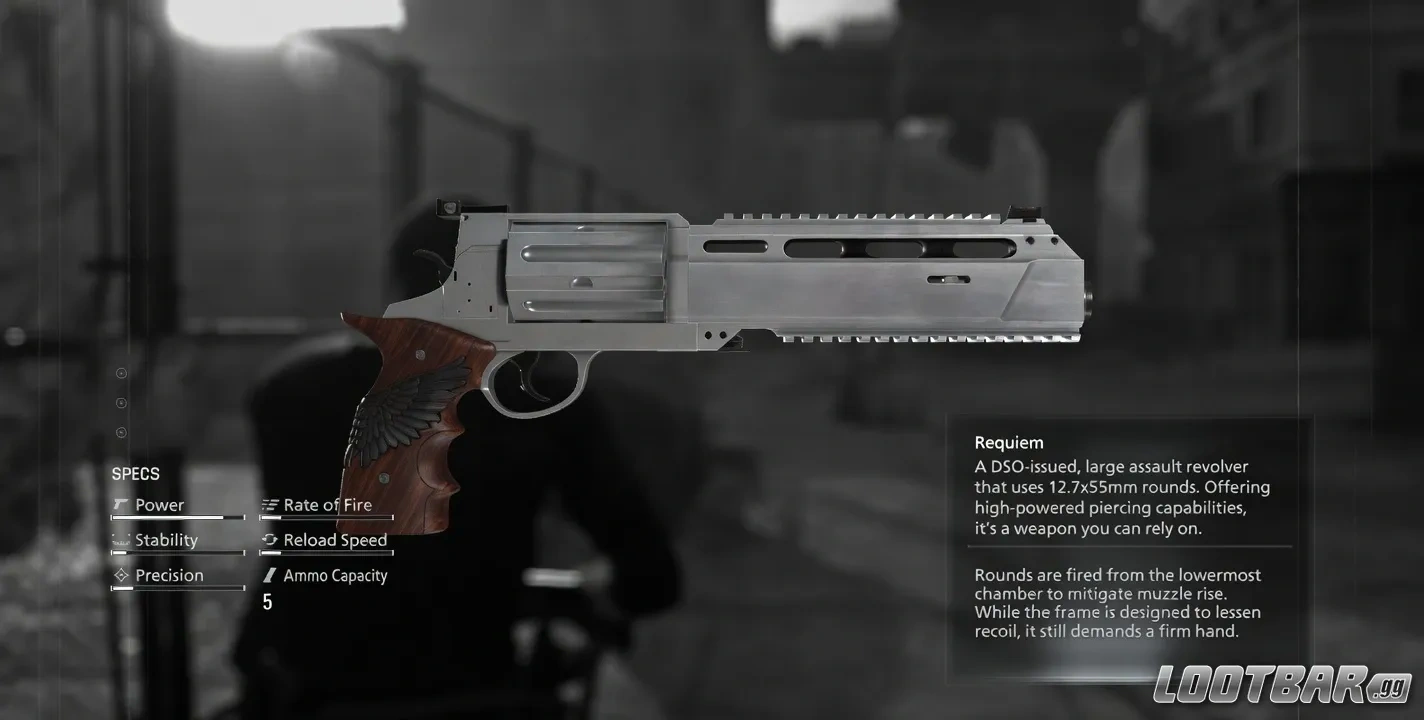Select the Power stat pistol icon
The height and width of the screenshot is (720, 1424).
(x=122, y=504)
